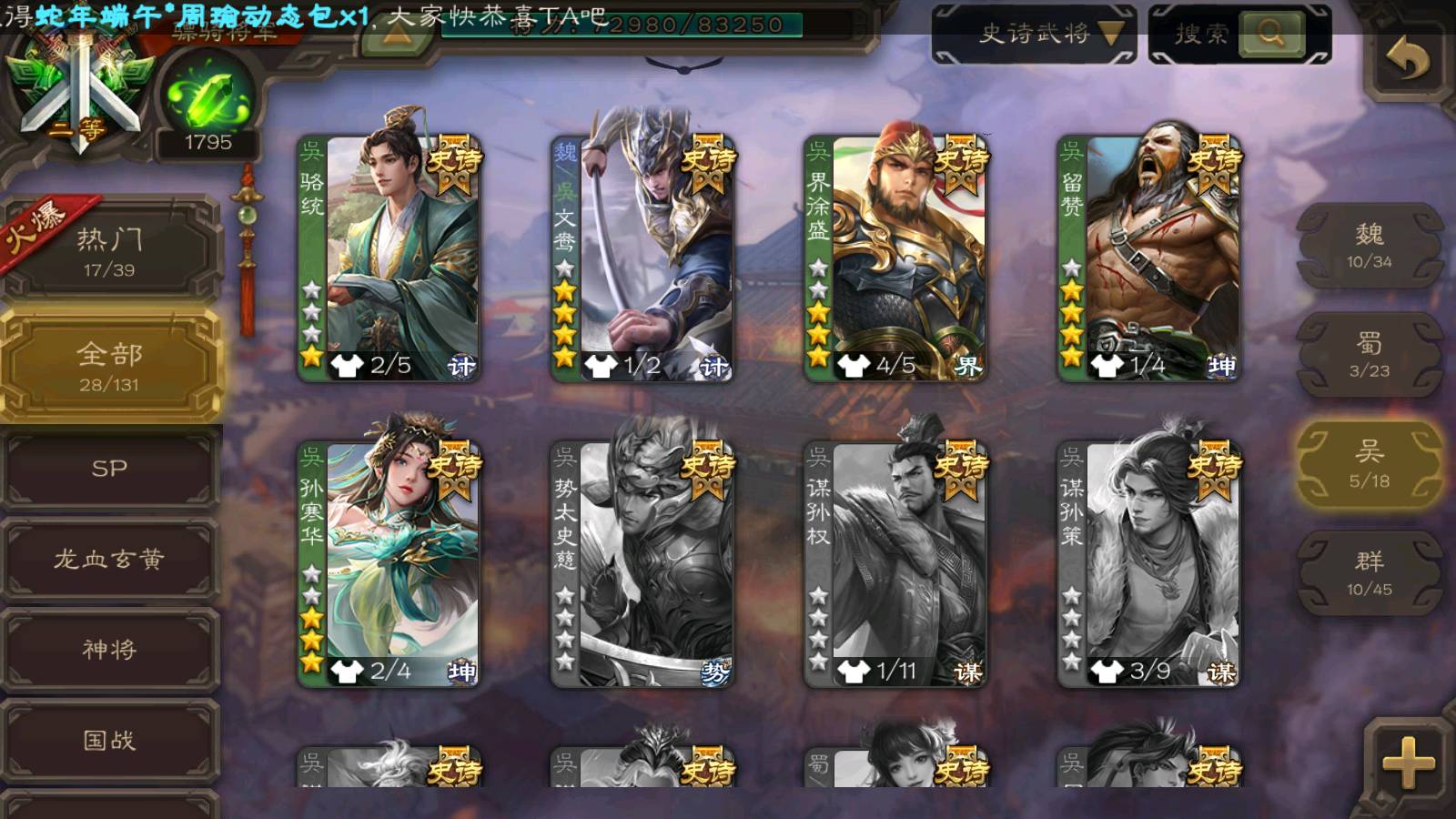Select the 骆统 general card
The image size is (1456, 819).
coord(389,259)
